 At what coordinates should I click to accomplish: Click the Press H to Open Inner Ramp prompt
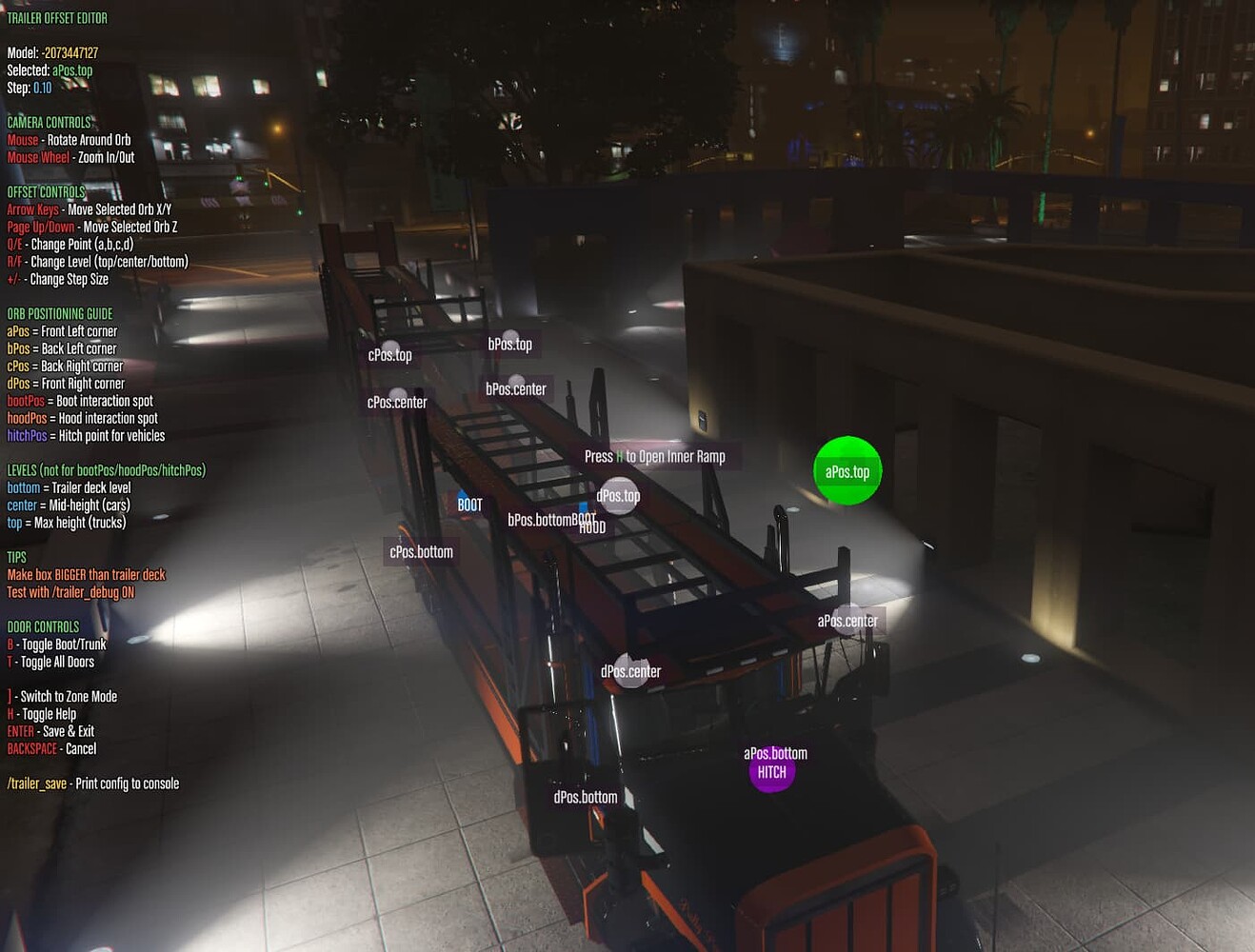[x=656, y=456]
